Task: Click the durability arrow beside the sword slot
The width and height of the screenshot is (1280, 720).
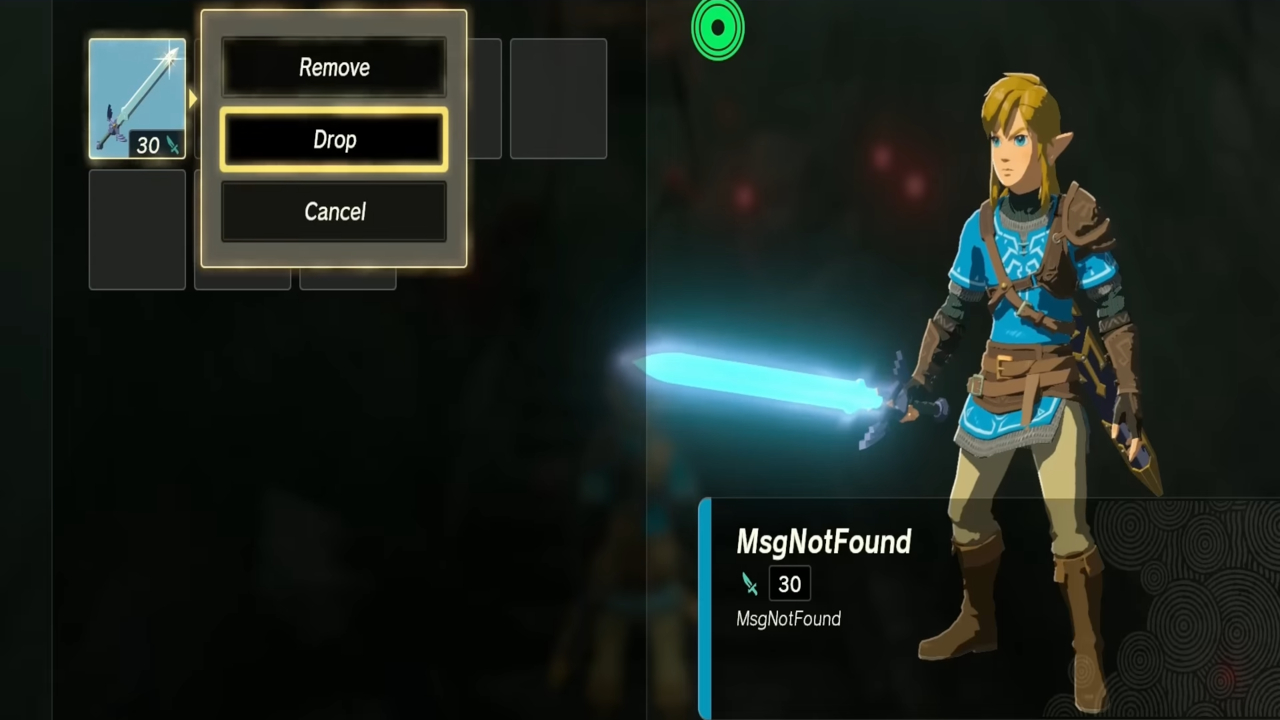Action: (190, 98)
